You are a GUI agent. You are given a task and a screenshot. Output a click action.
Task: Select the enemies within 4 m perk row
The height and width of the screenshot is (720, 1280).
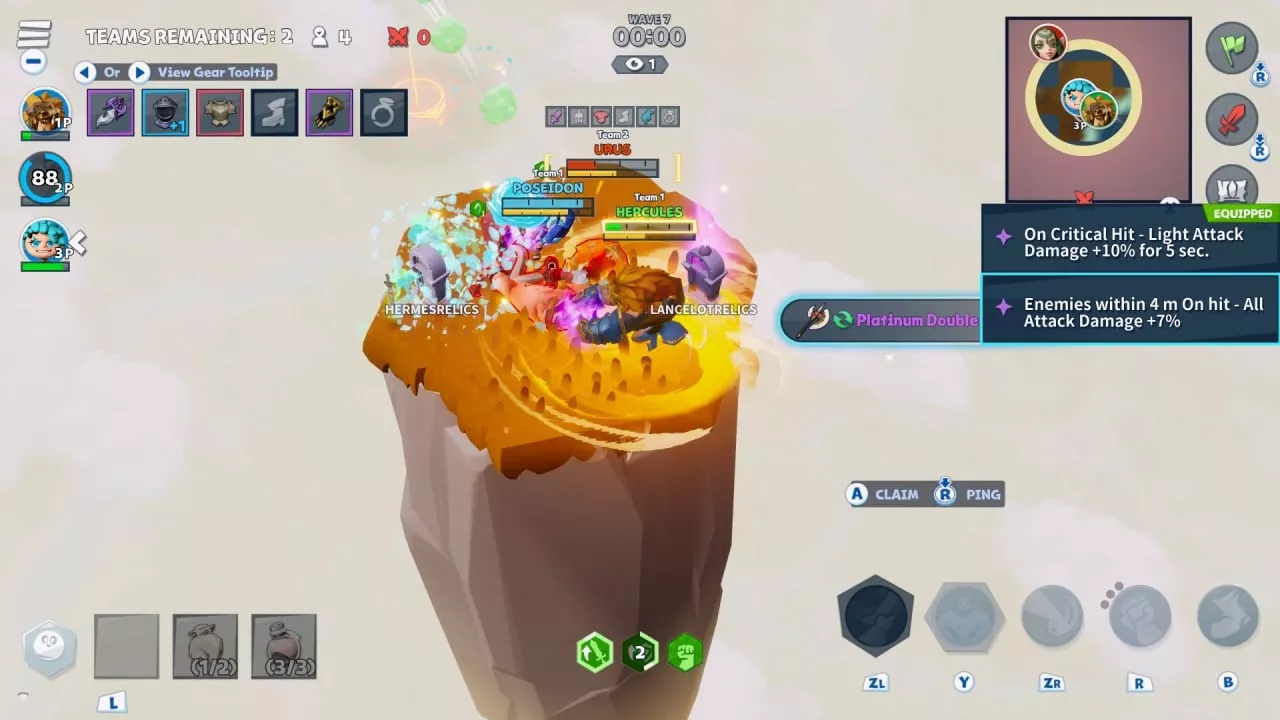pyautogui.click(x=1130, y=312)
